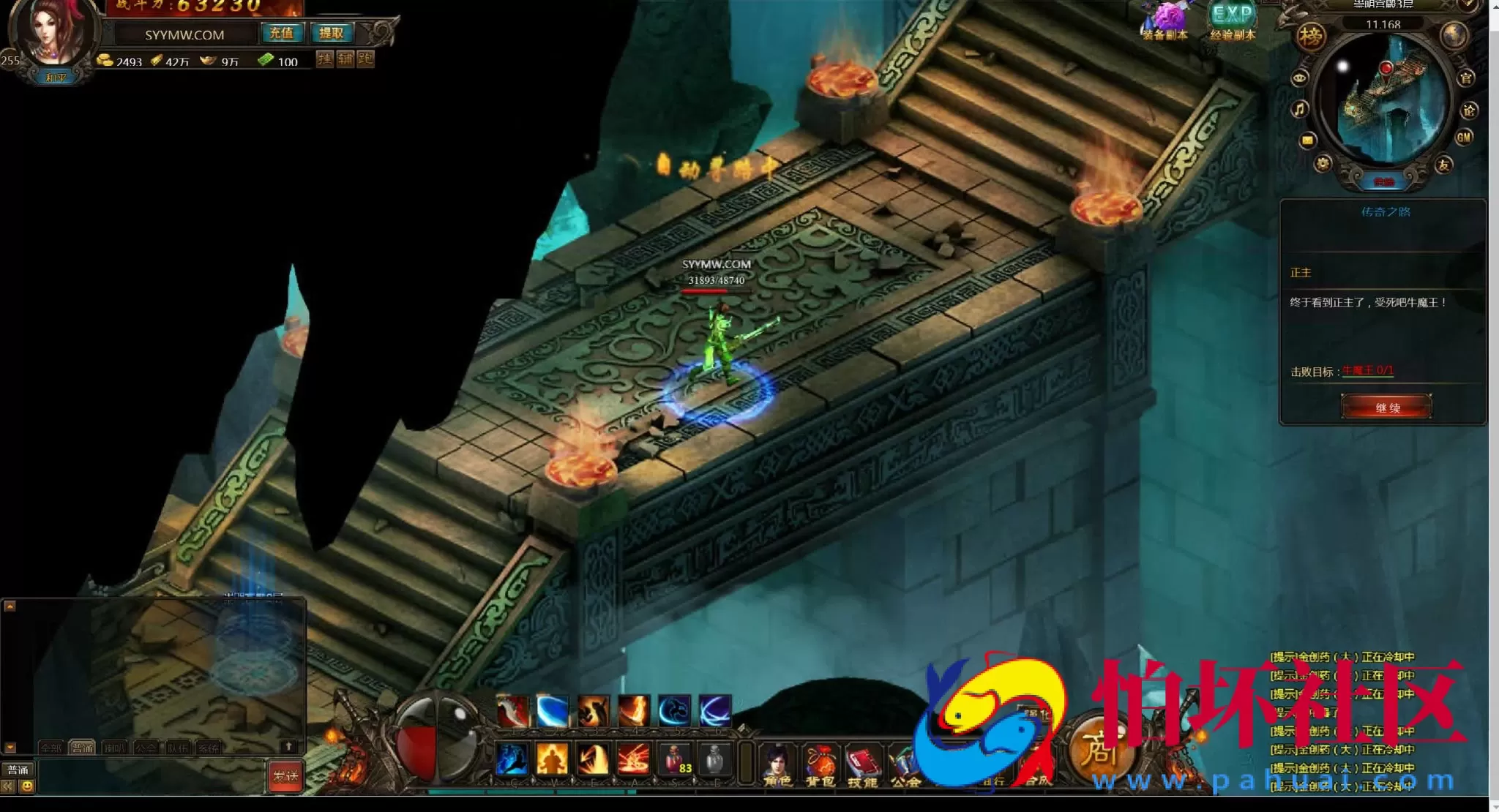Image resolution: width=1499 pixels, height=812 pixels.
Task: Select the 牛魔王 0/1 quest target link
Action: [x=1367, y=371]
